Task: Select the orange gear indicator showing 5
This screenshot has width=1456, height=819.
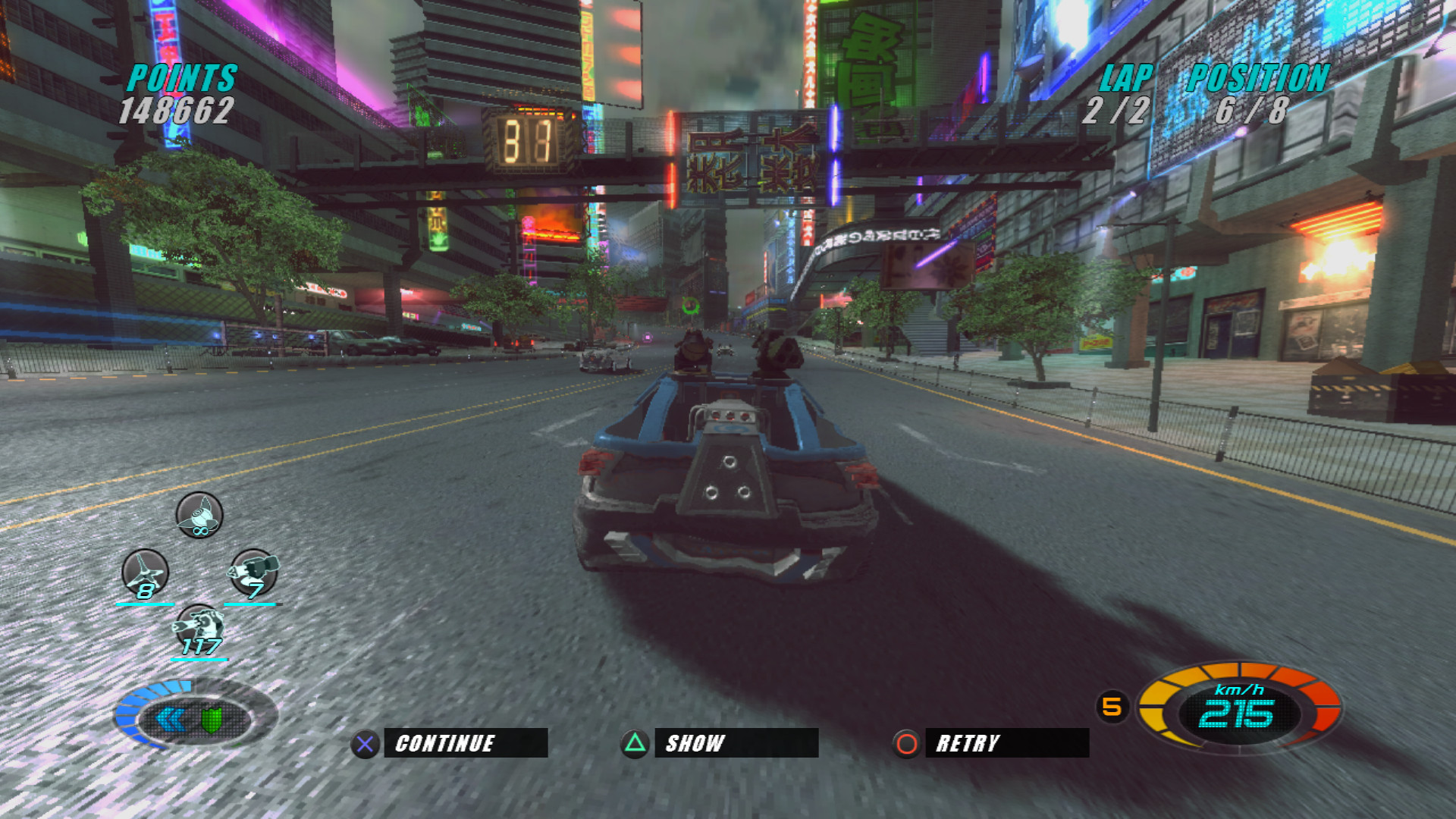Action: tap(1113, 706)
